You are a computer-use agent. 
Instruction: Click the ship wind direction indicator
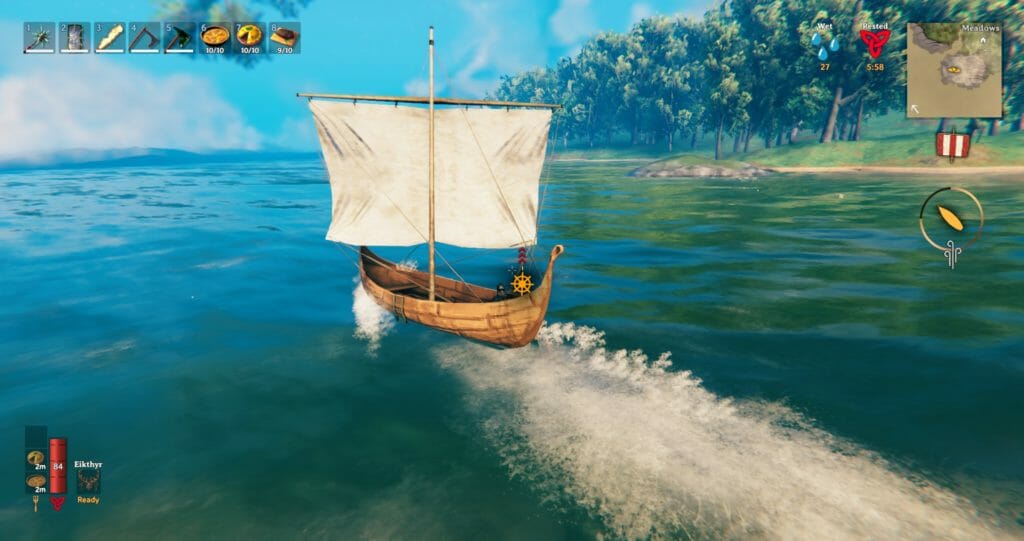point(951,219)
